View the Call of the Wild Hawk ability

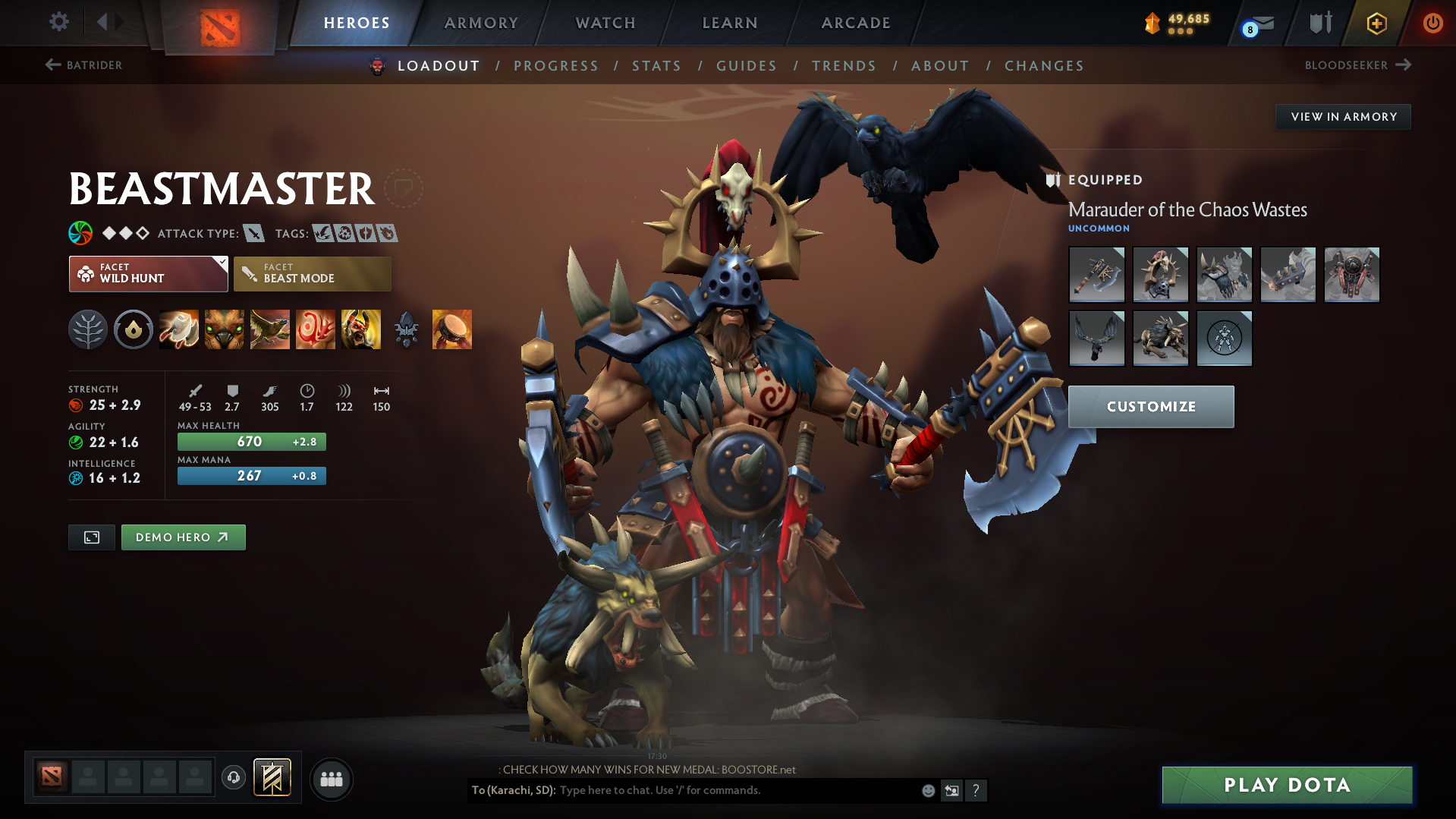270,329
